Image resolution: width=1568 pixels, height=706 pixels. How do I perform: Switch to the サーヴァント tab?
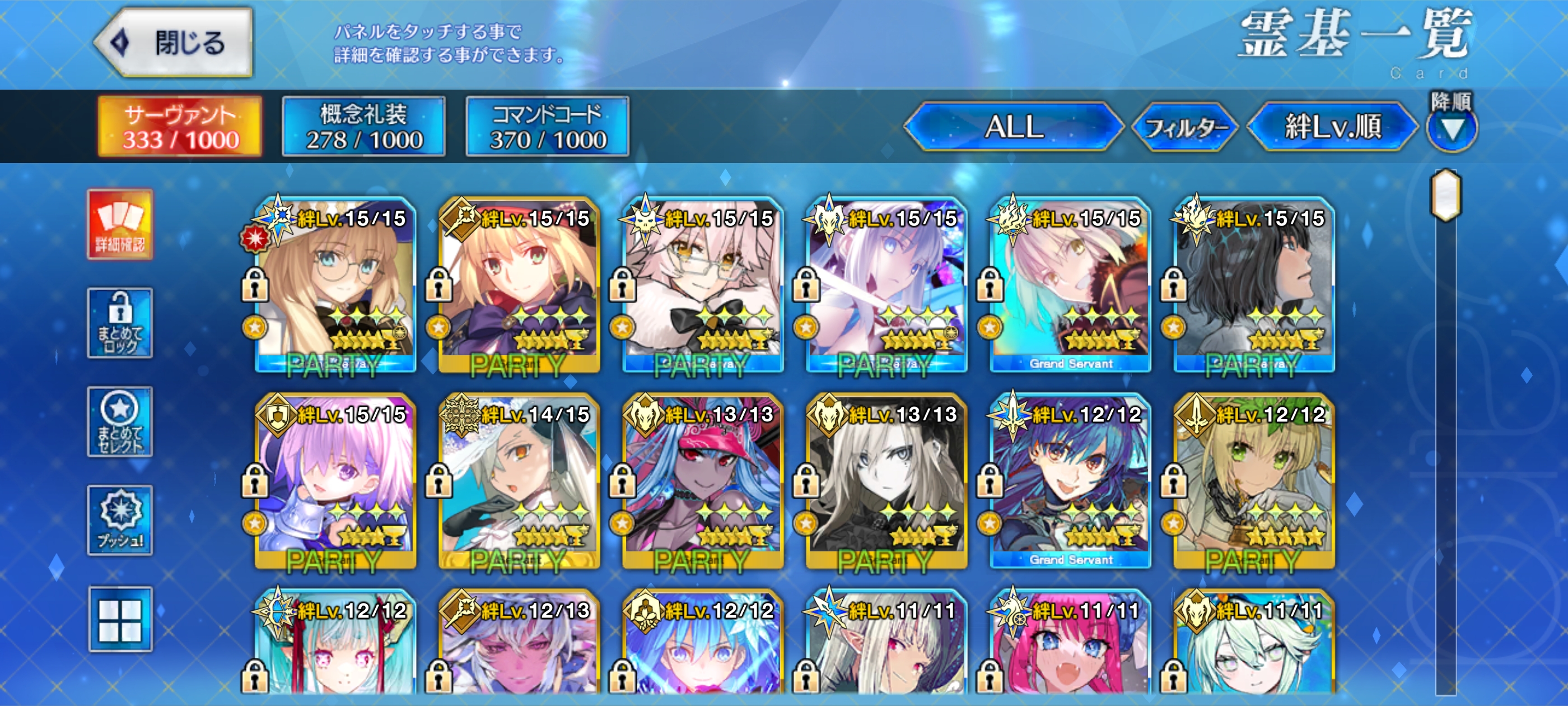coord(180,127)
